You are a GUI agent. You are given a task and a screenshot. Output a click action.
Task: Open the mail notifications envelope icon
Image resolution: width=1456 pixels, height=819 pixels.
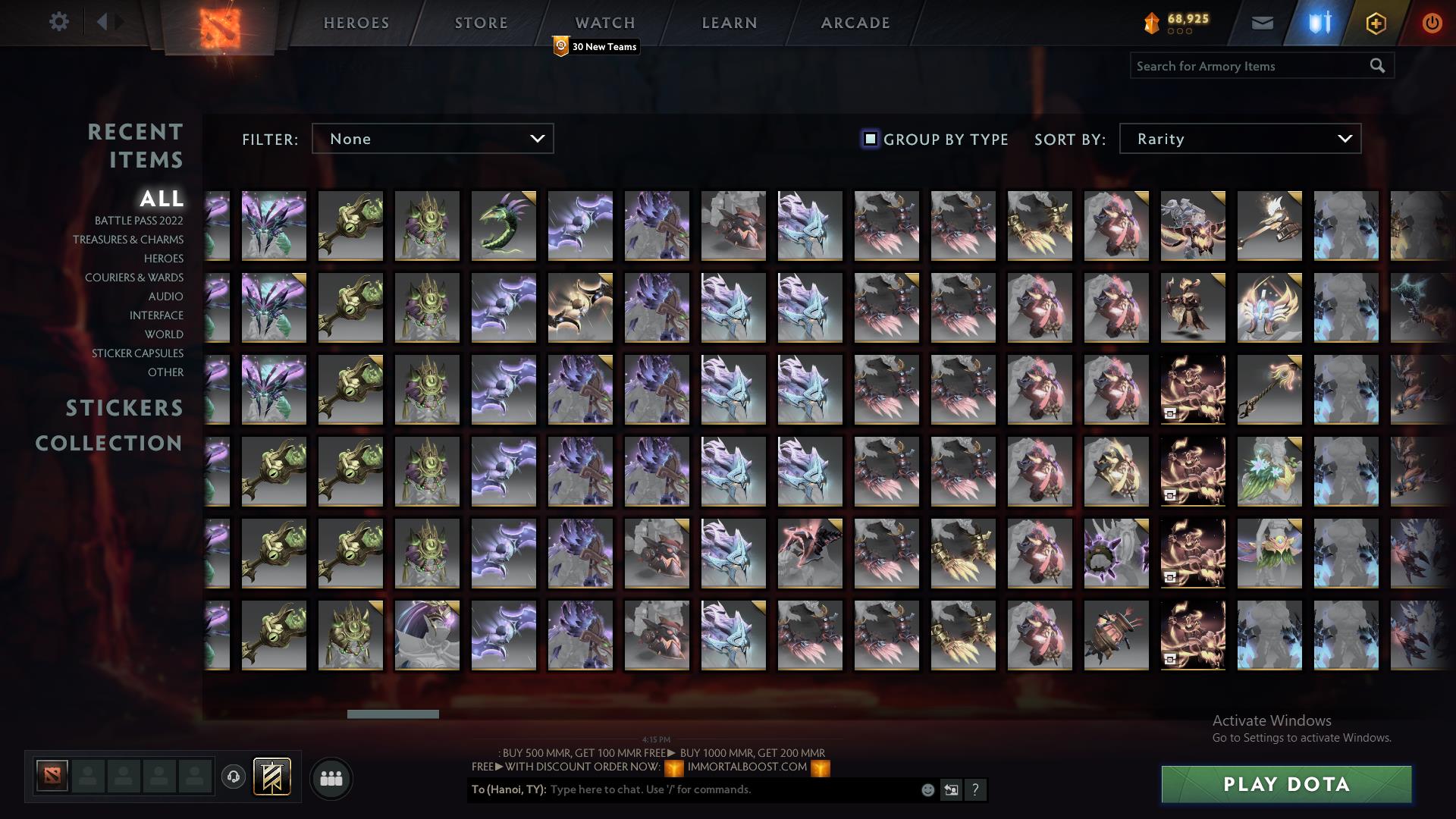(x=1263, y=22)
